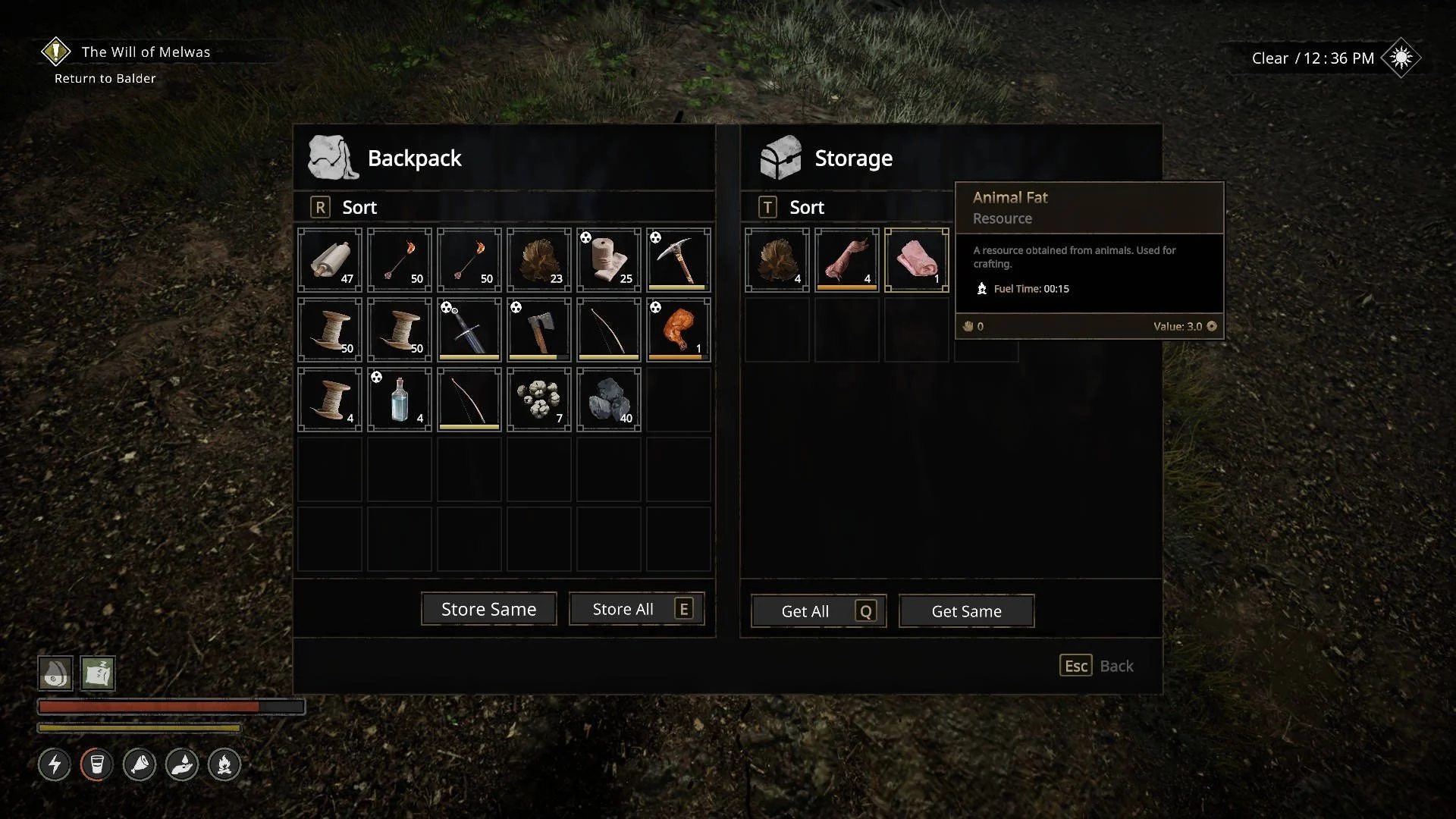Screen dimensions: 1456x819
Task: Activate the lightning bolt HUD icon
Action: pyautogui.click(x=55, y=764)
